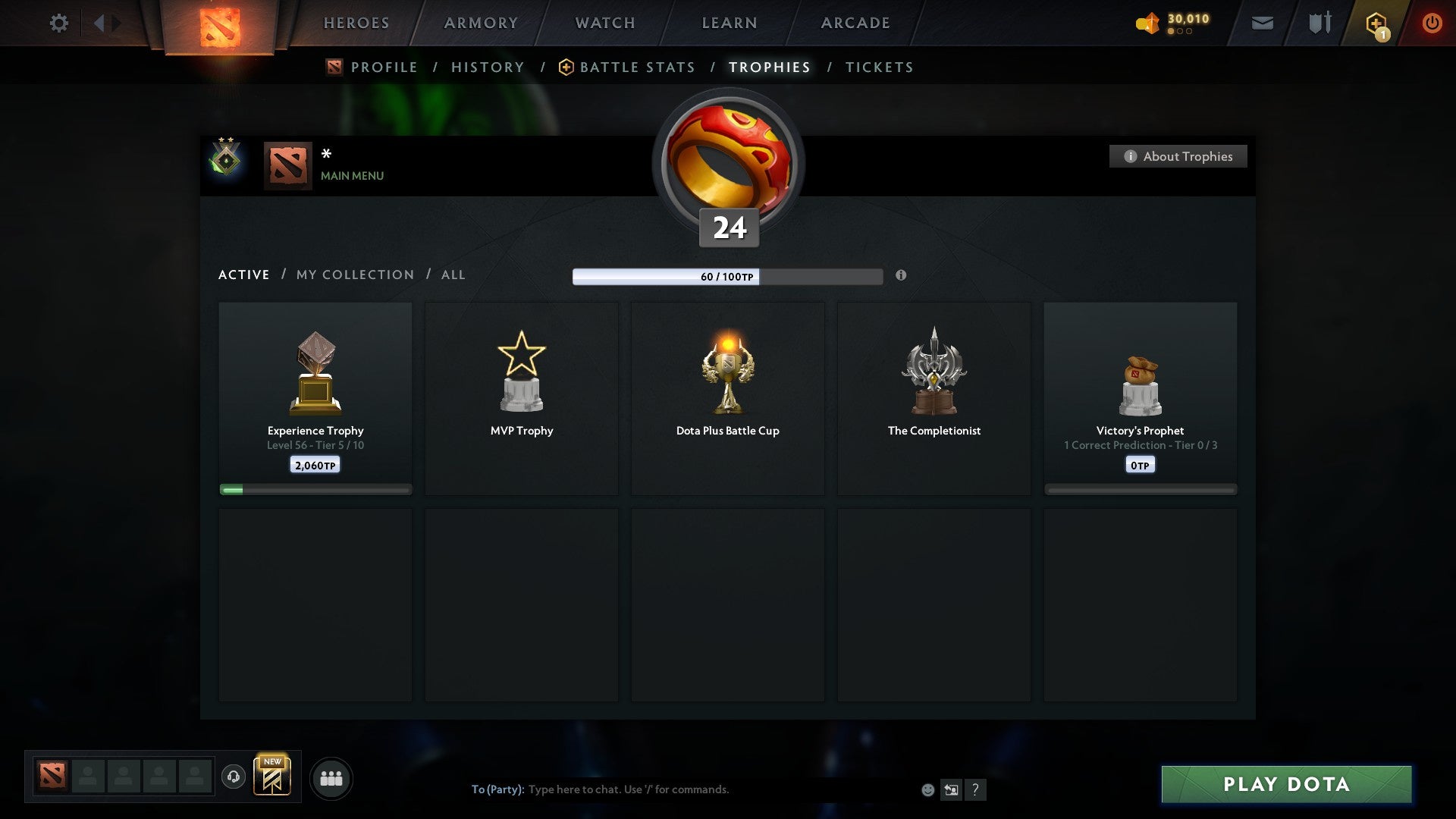This screenshot has width=1456, height=819.
Task: Open the friends list icon
Action: click(331, 777)
